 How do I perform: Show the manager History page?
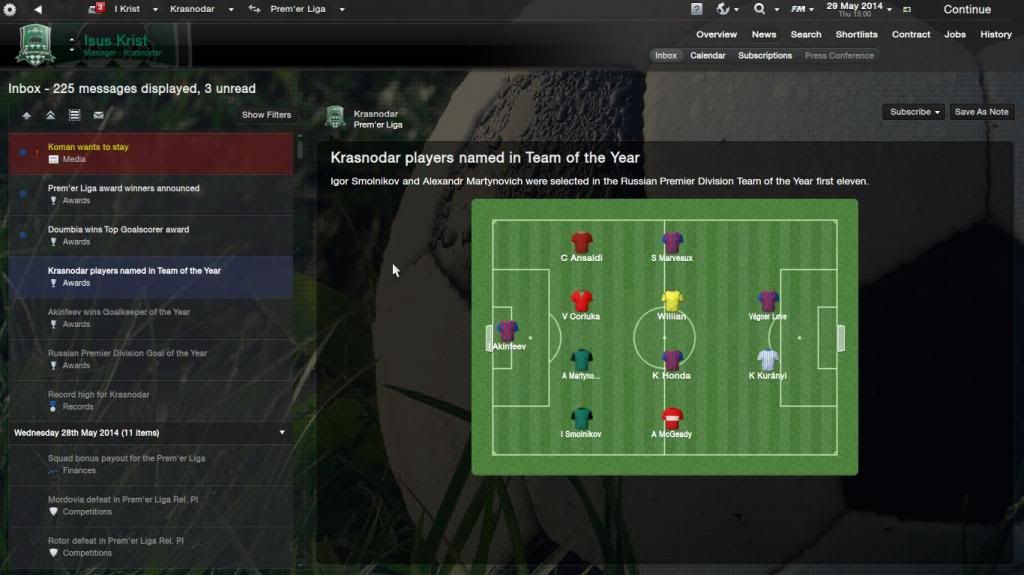point(996,34)
